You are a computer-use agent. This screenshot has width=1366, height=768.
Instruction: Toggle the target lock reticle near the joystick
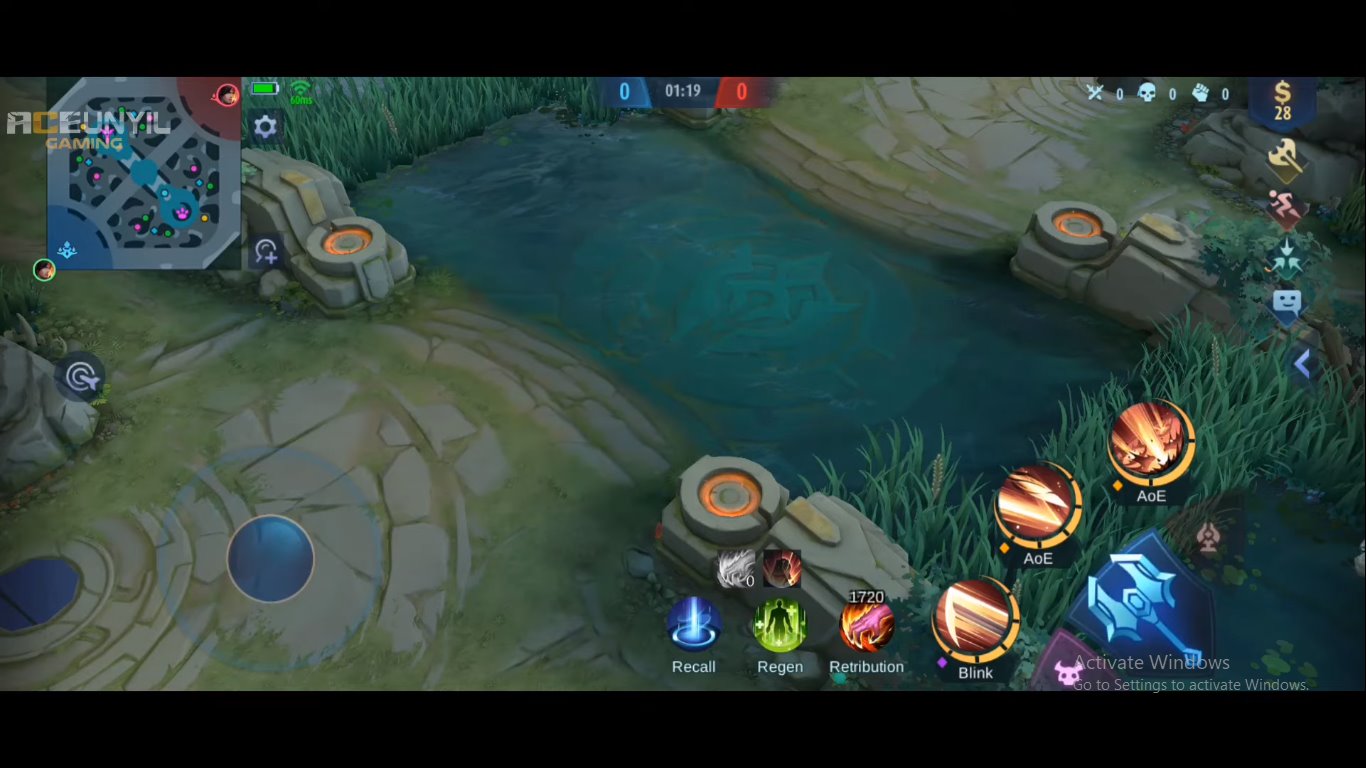pyautogui.click(x=80, y=374)
